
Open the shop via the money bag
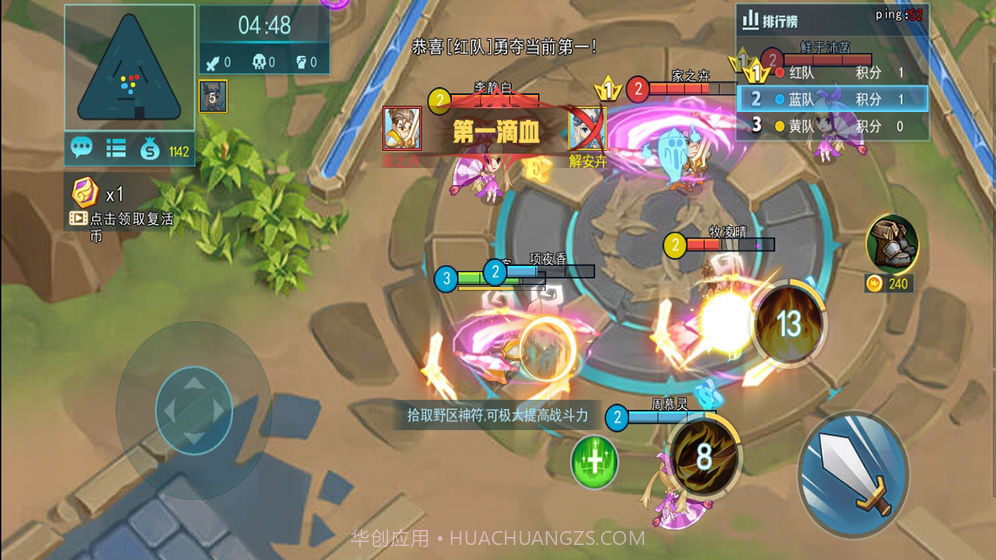pyautogui.click(x=150, y=150)
